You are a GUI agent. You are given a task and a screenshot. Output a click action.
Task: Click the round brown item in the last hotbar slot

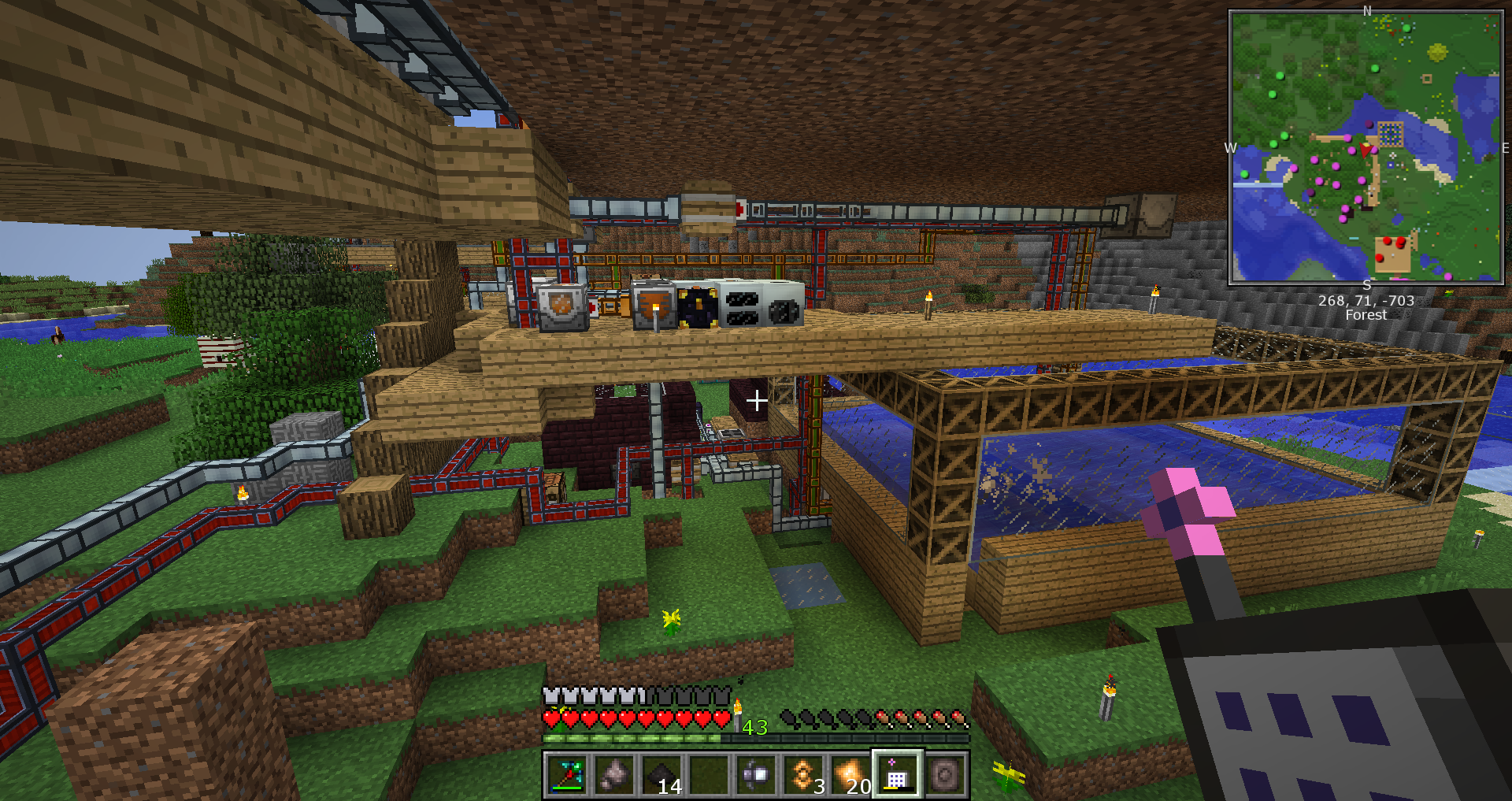tap(944, 773)
